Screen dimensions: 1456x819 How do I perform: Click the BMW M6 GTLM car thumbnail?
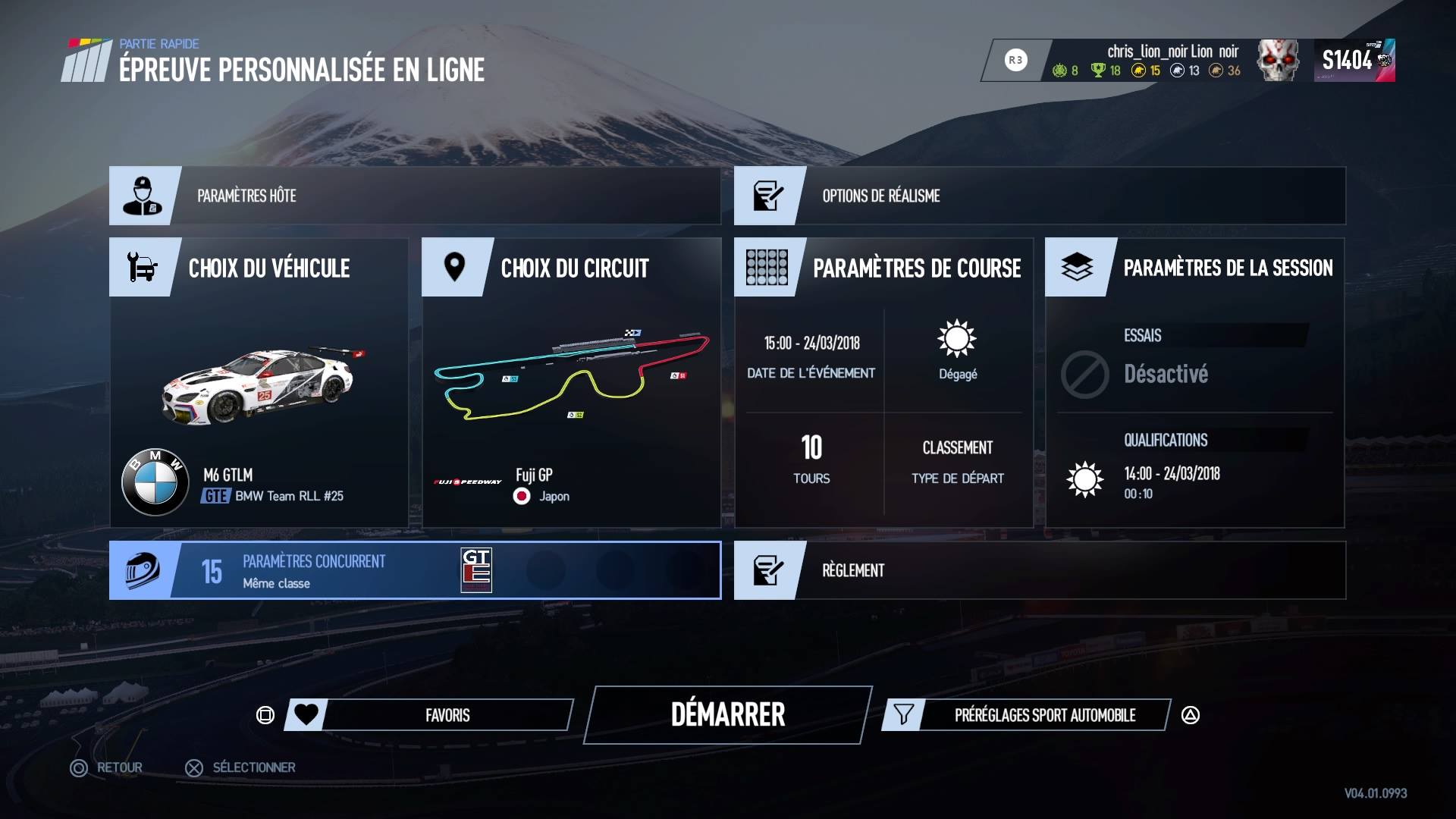tap(259, 385)
